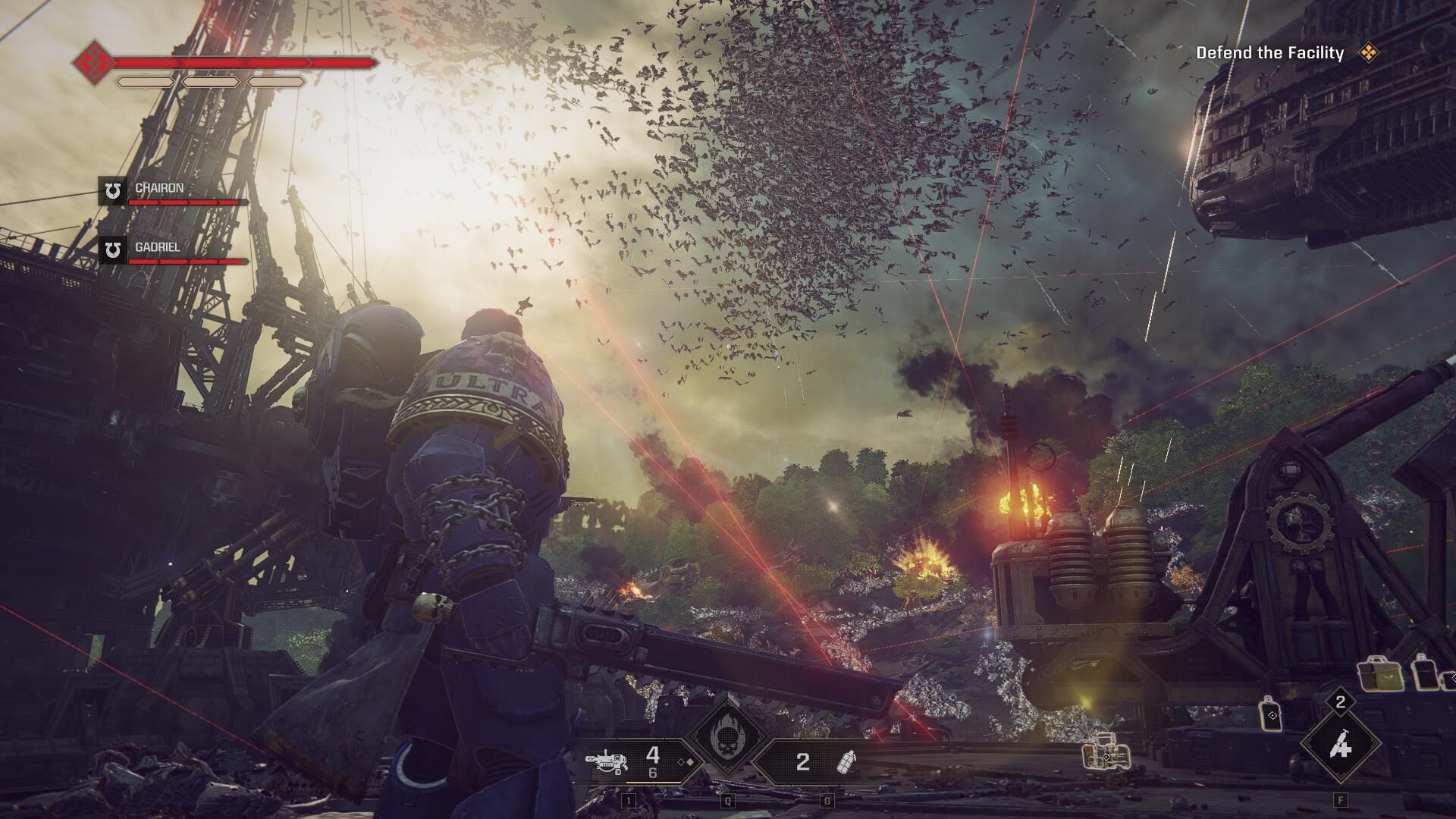Use the medicae stimm injector

[1340, 747]
